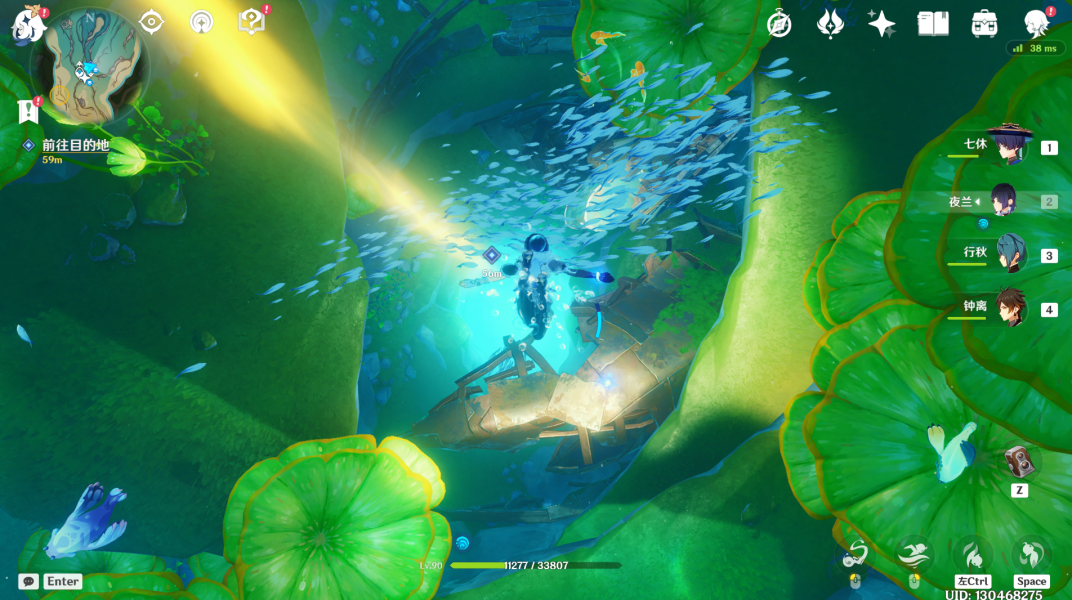
Task: Activate the swimmer-on-waves skill icon
Action: pos(912,554)
